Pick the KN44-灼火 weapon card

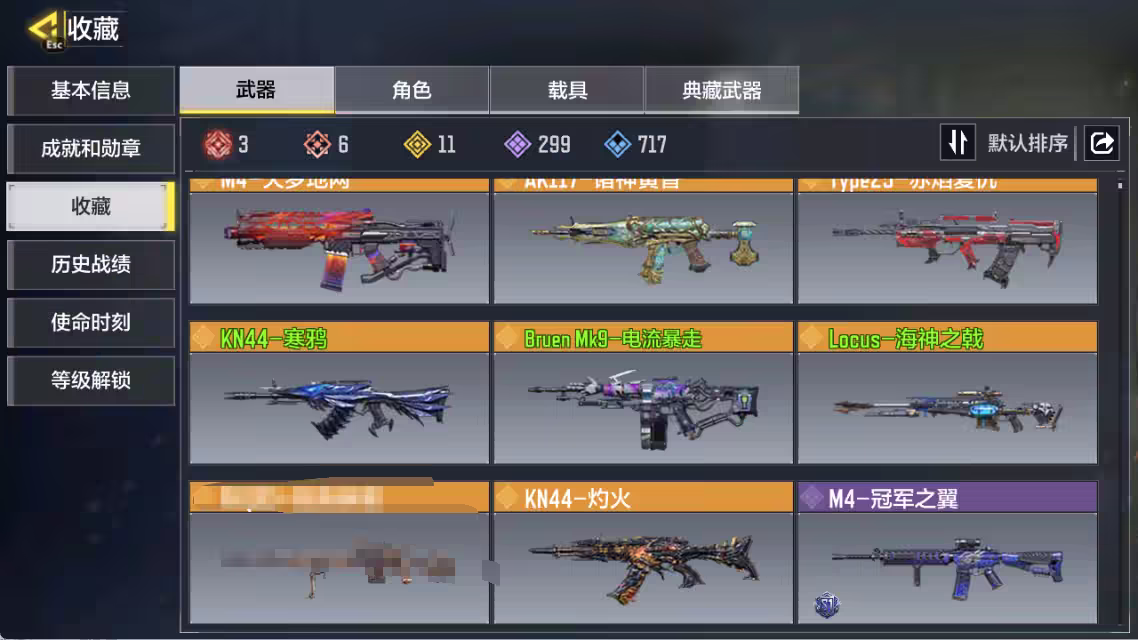[x=643, y=553]
